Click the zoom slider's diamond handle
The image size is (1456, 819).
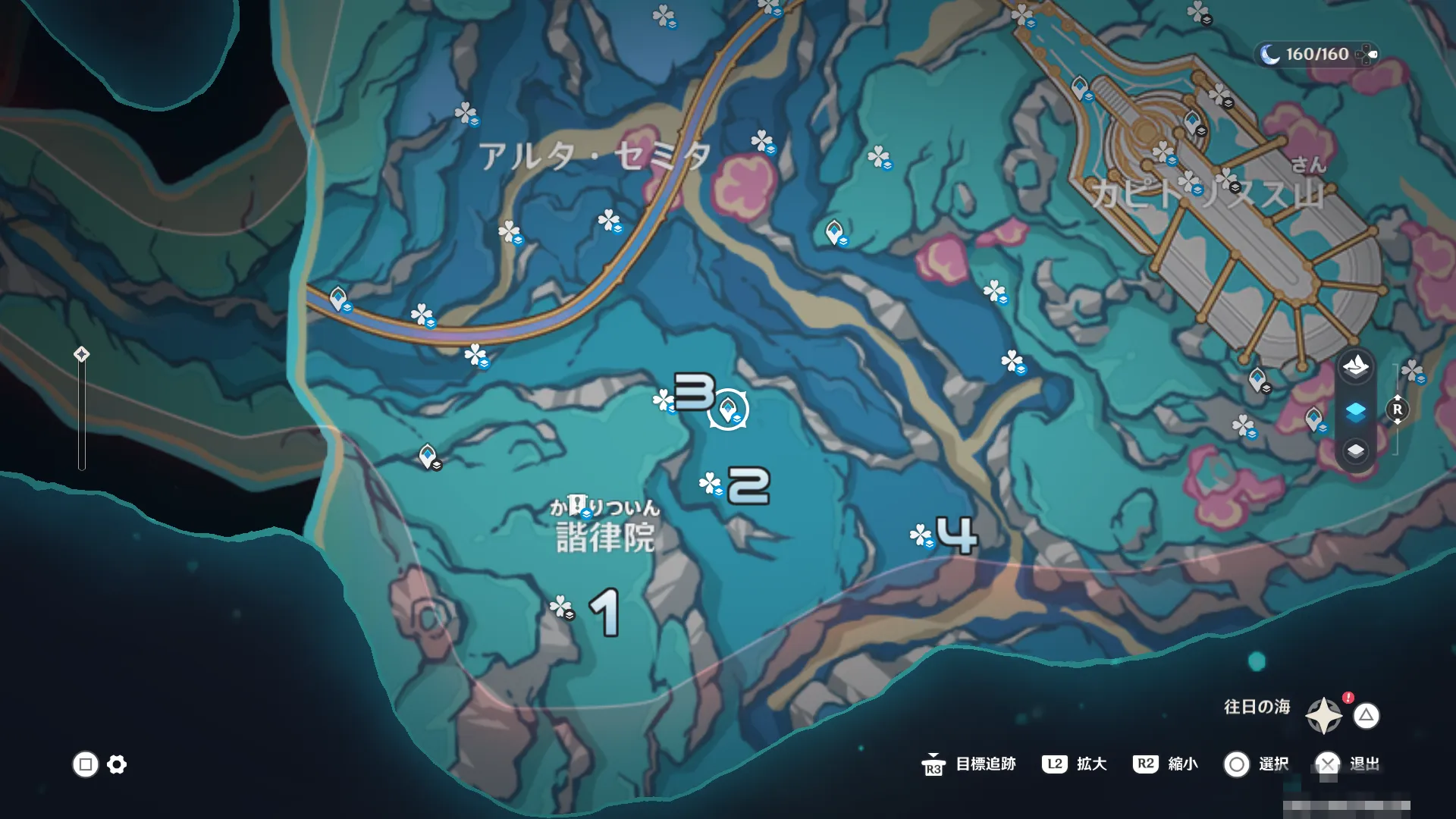click(82, 354)
